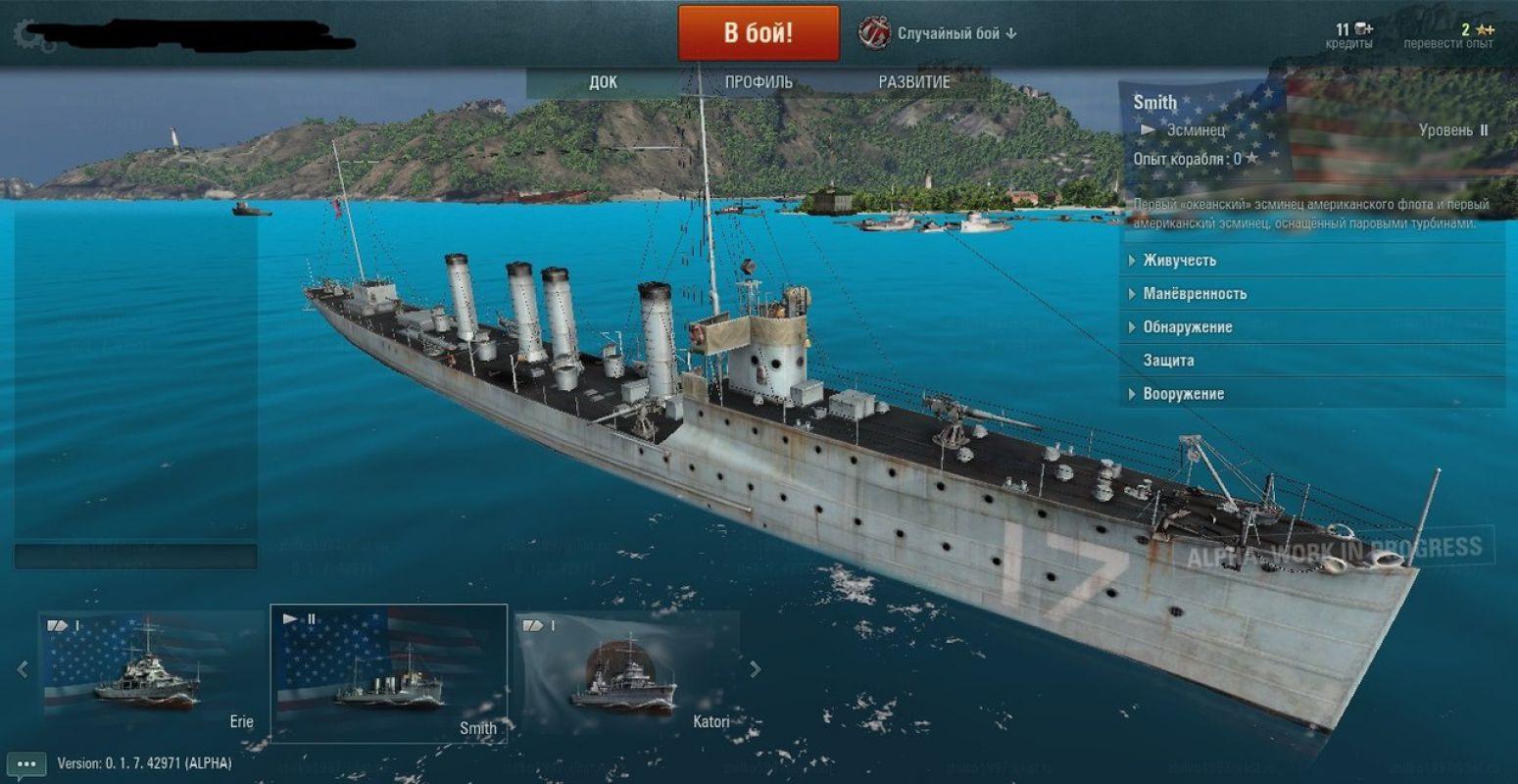This screenshot has height=784, width=1518.
Task: Switch to the ДОК tab
Action: pos(603,82)
